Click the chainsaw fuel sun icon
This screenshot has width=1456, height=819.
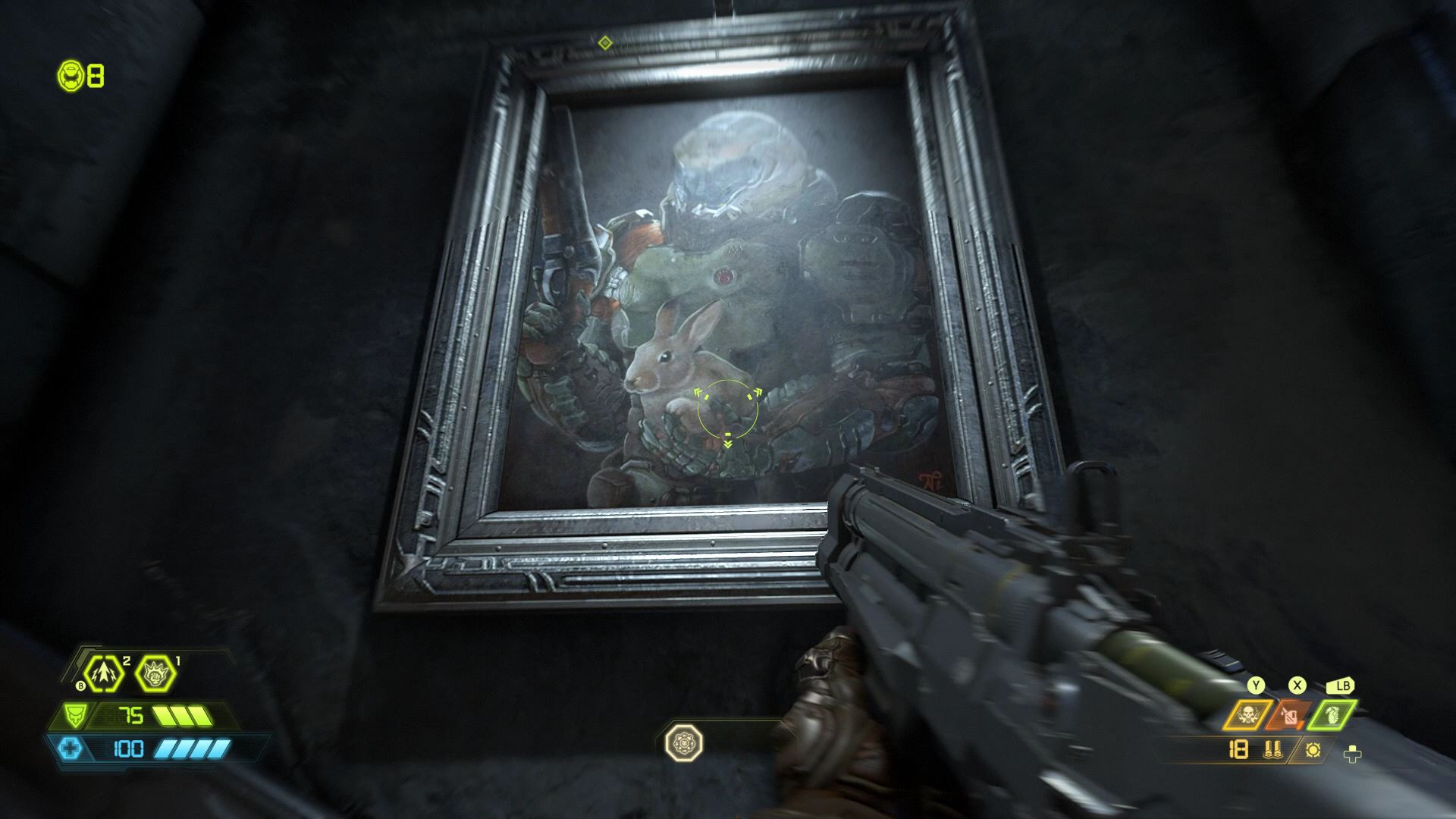pyautogui.click(x=1313, y=751)
